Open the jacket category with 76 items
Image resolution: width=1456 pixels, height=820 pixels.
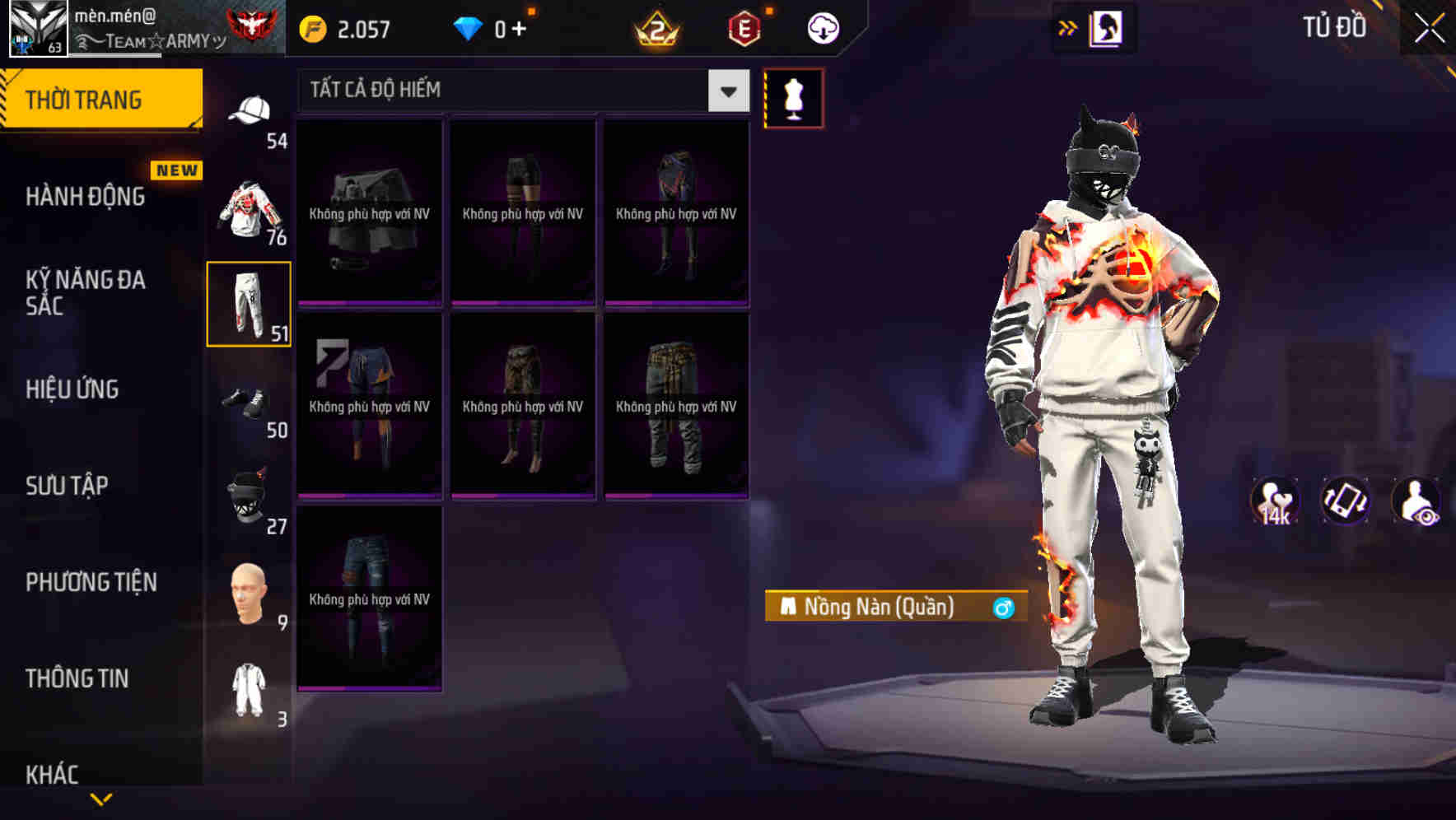coord(250,206)
